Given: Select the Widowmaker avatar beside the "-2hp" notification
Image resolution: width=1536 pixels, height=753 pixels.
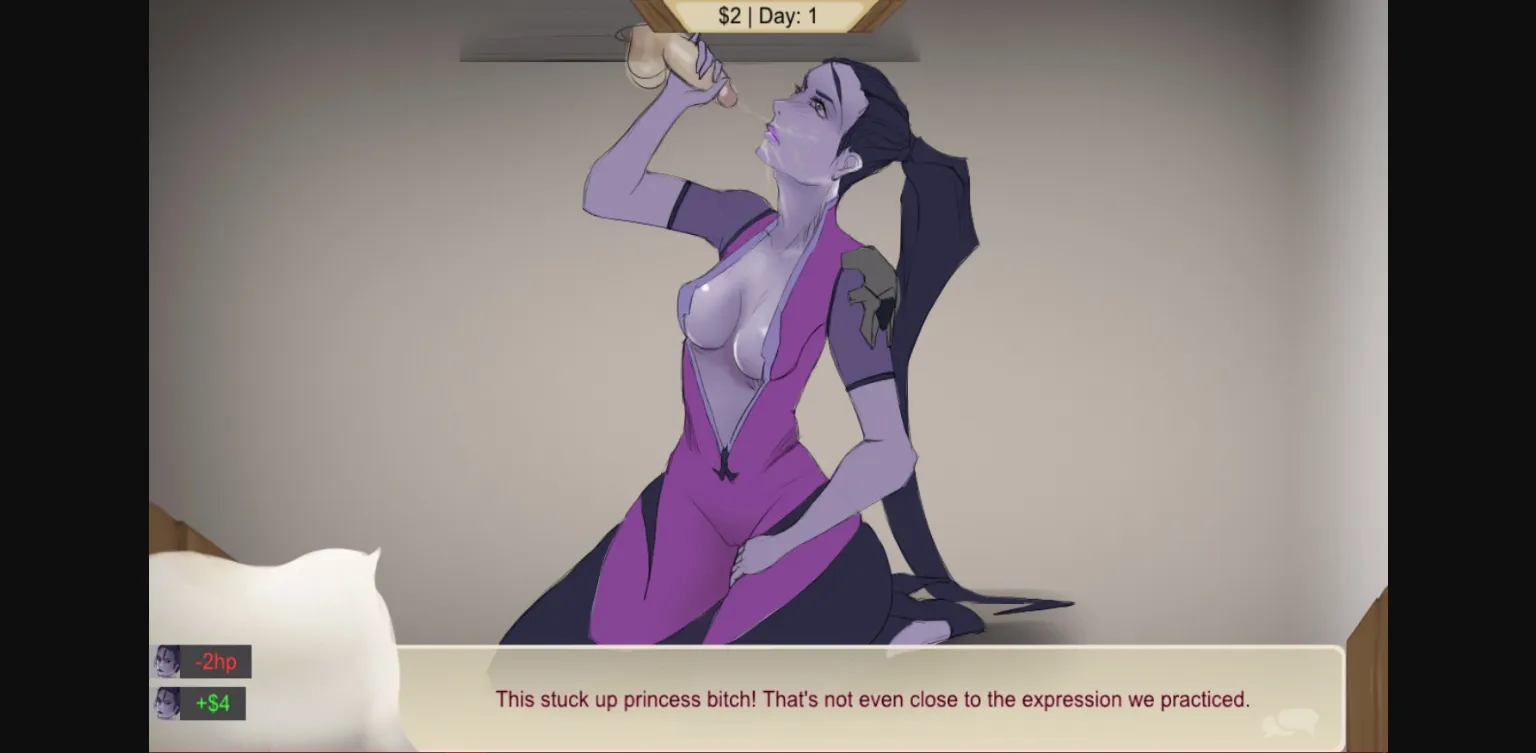Looking at the screenshot, I should click(x=166, y=661).
